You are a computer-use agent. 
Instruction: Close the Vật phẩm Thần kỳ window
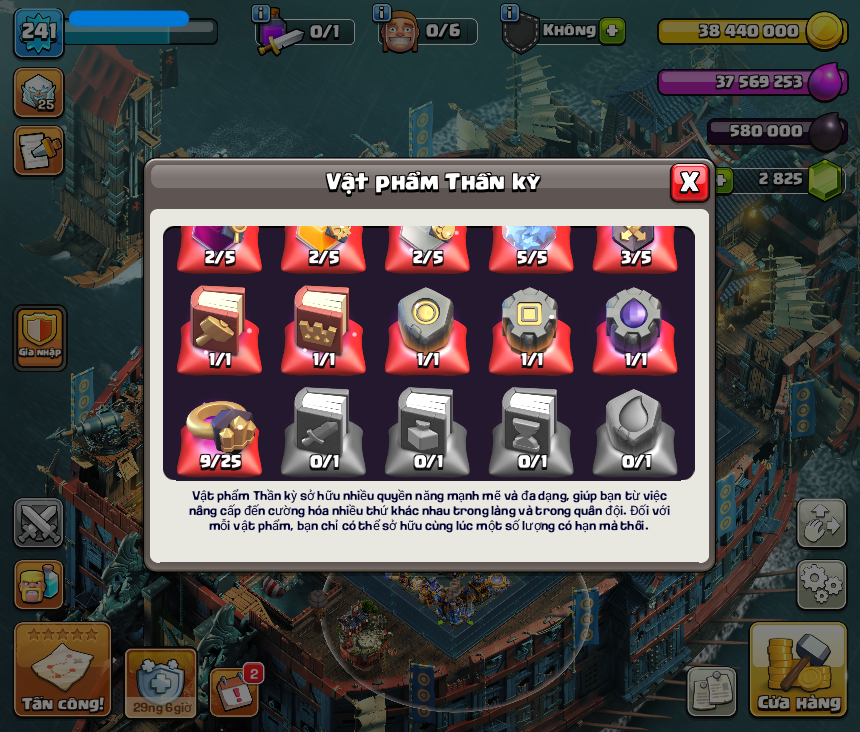pos(689,182)
